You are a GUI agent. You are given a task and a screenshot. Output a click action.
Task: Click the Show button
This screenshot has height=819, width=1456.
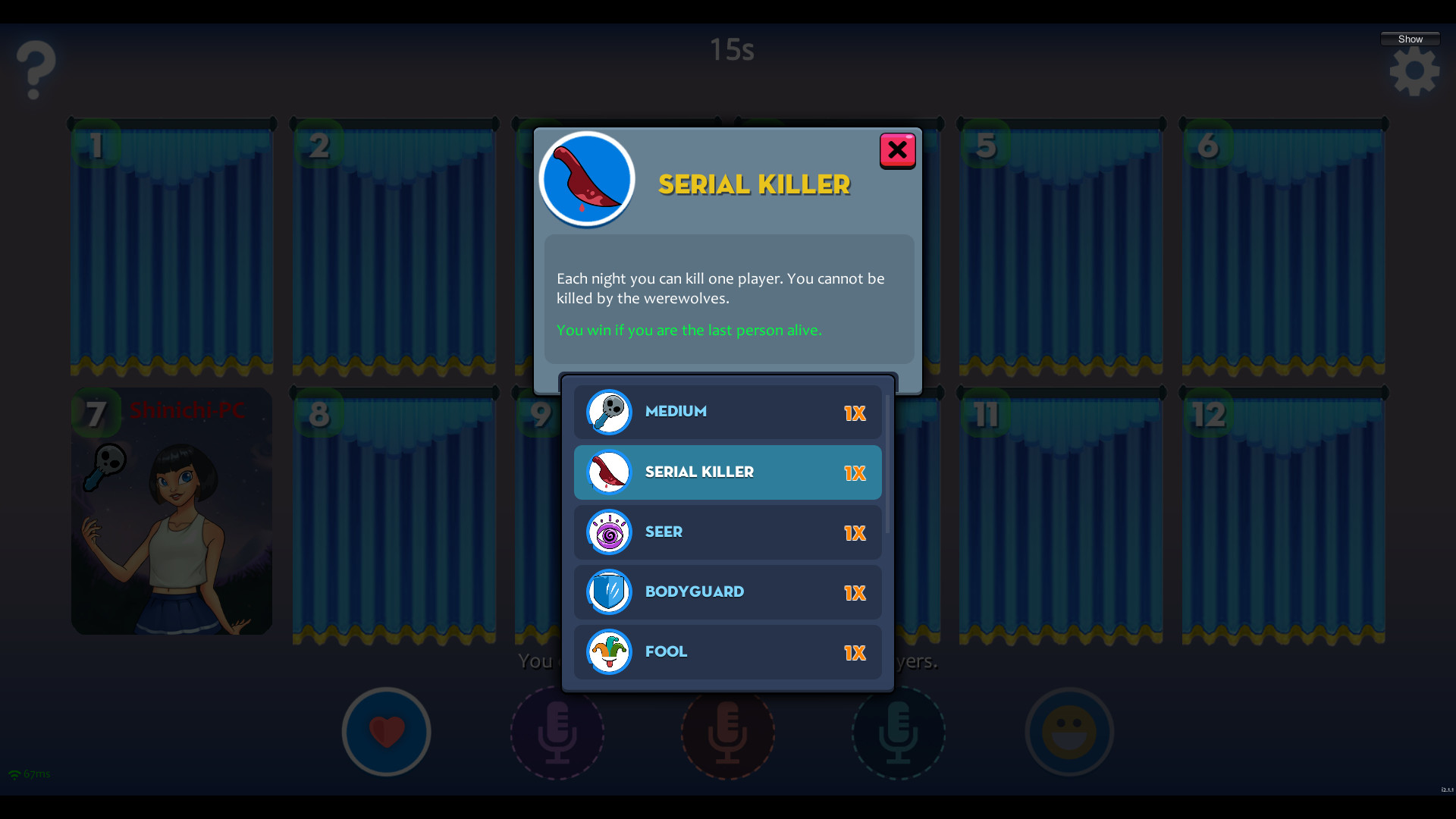tap(1410, 38)
